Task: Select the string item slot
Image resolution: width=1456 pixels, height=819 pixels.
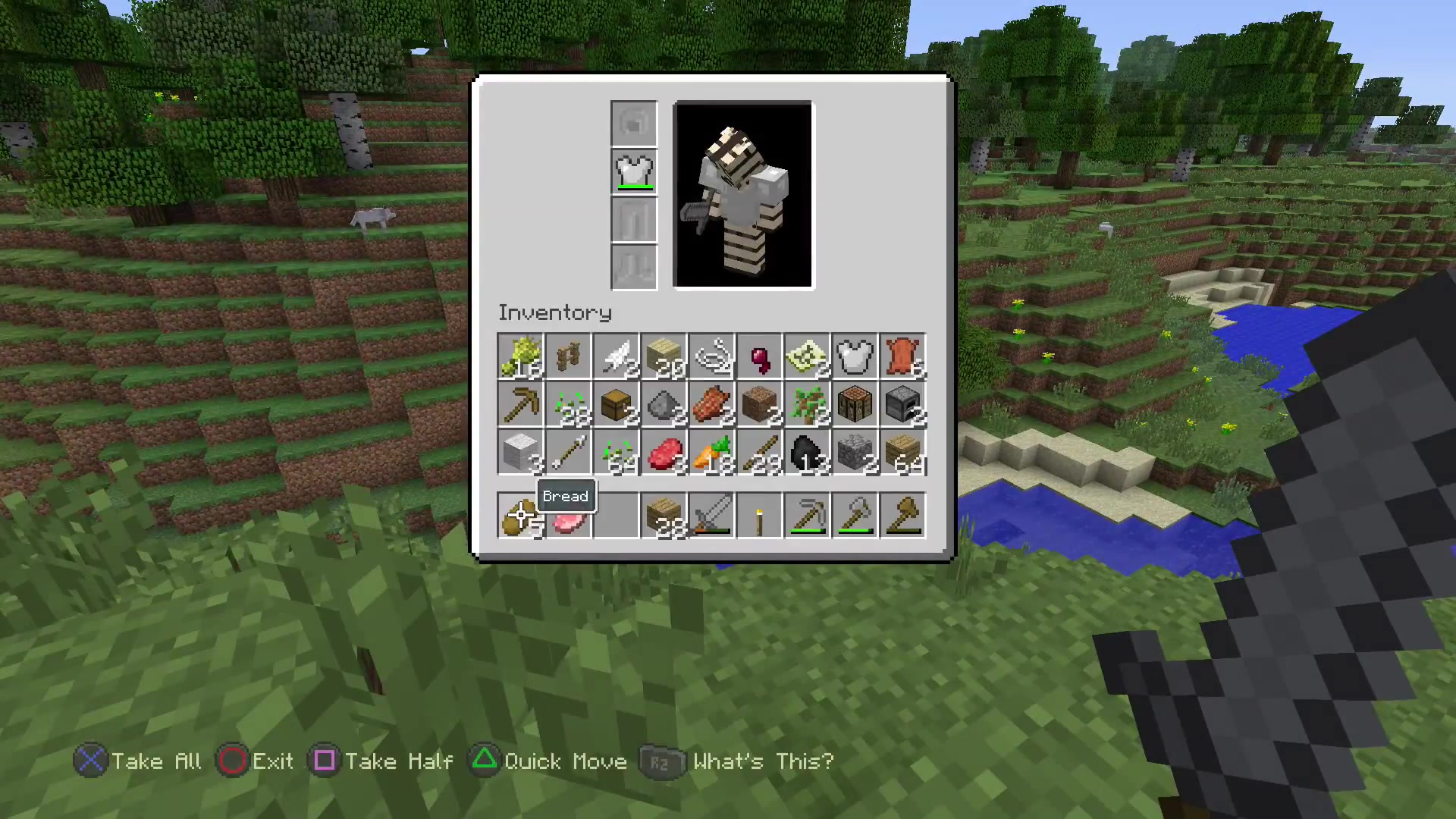Action: 711,356
